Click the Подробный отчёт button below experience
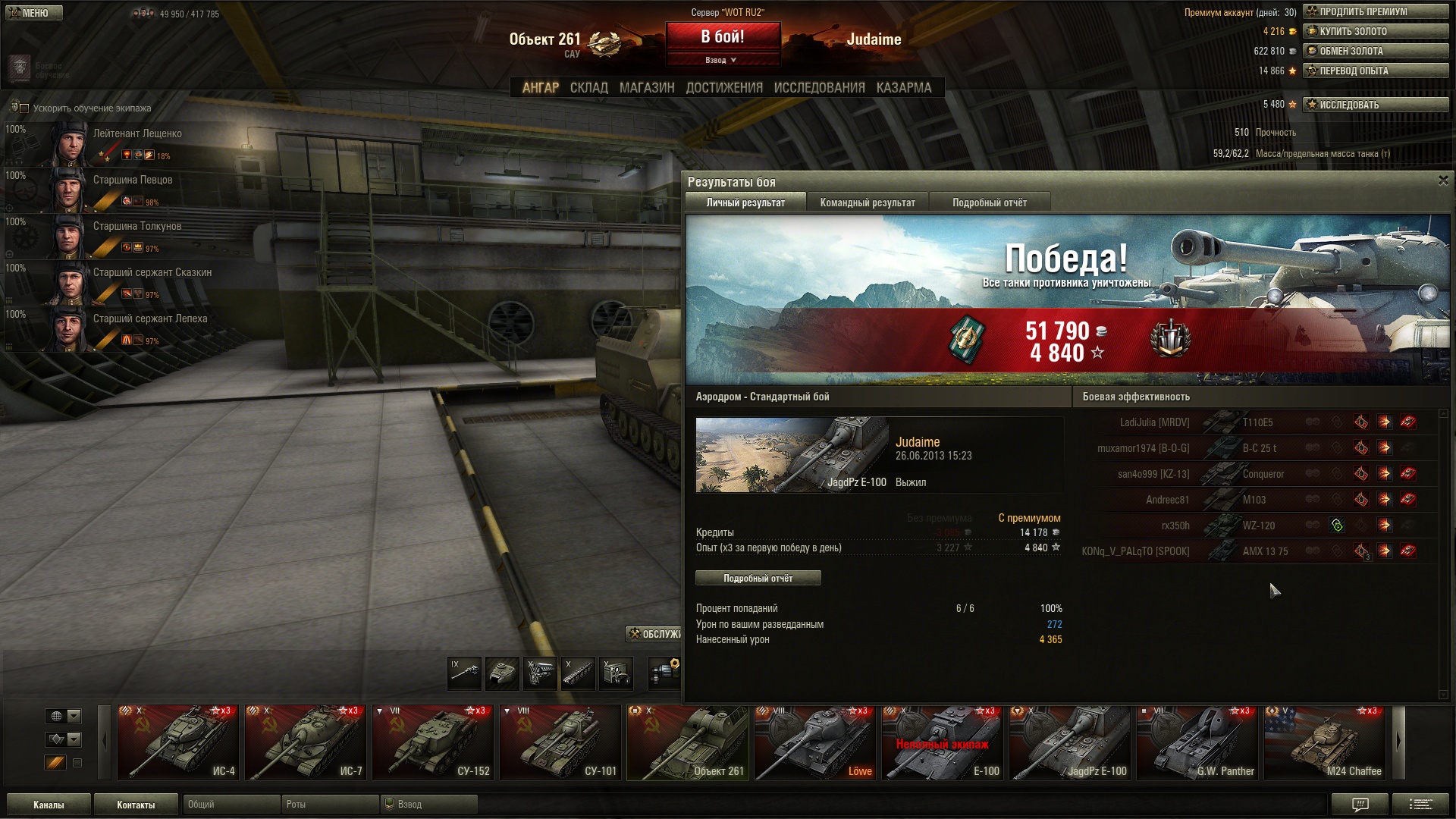 point(758,578)
